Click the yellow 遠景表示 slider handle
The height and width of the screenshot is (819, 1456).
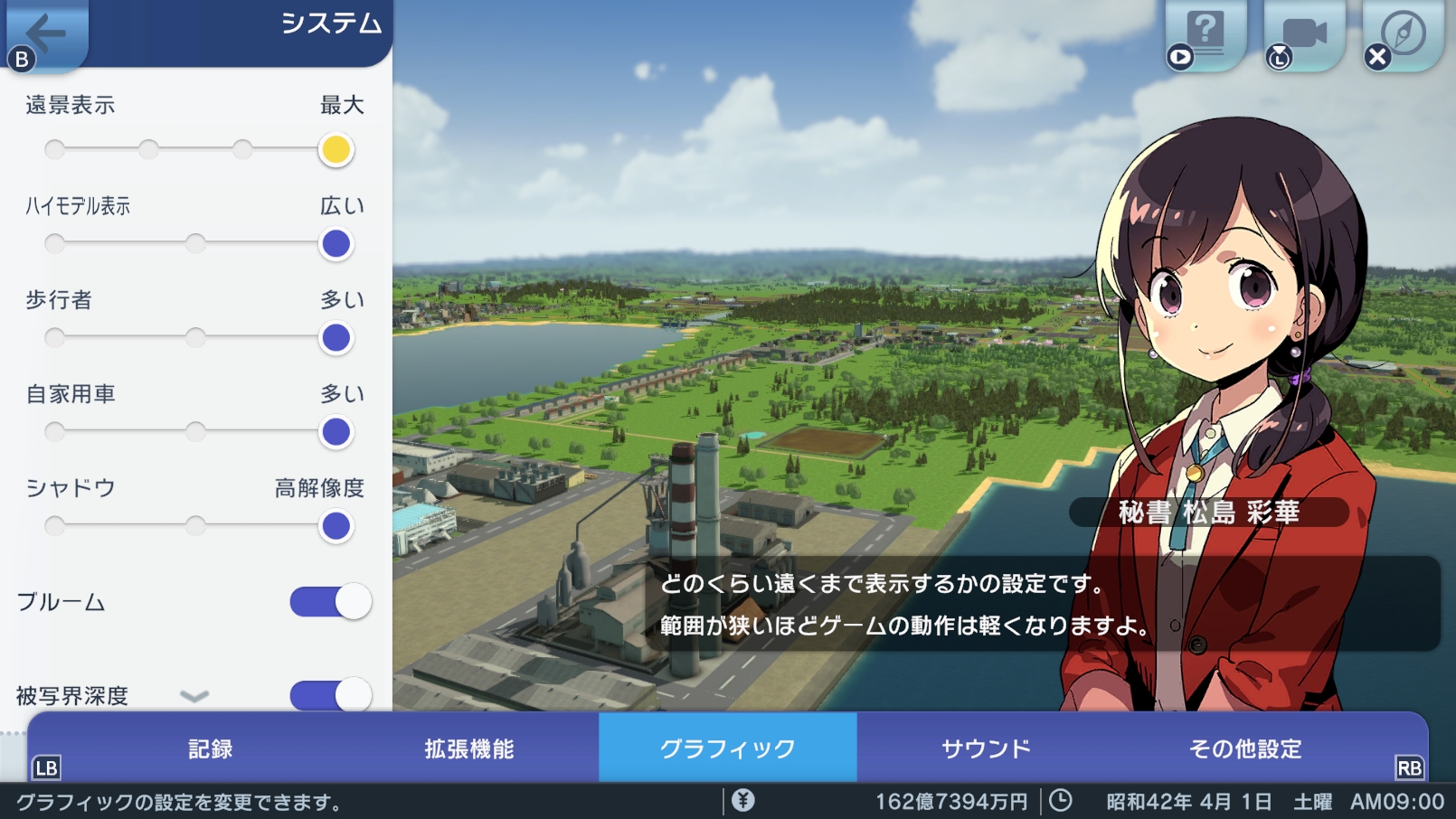pos(335,150)
